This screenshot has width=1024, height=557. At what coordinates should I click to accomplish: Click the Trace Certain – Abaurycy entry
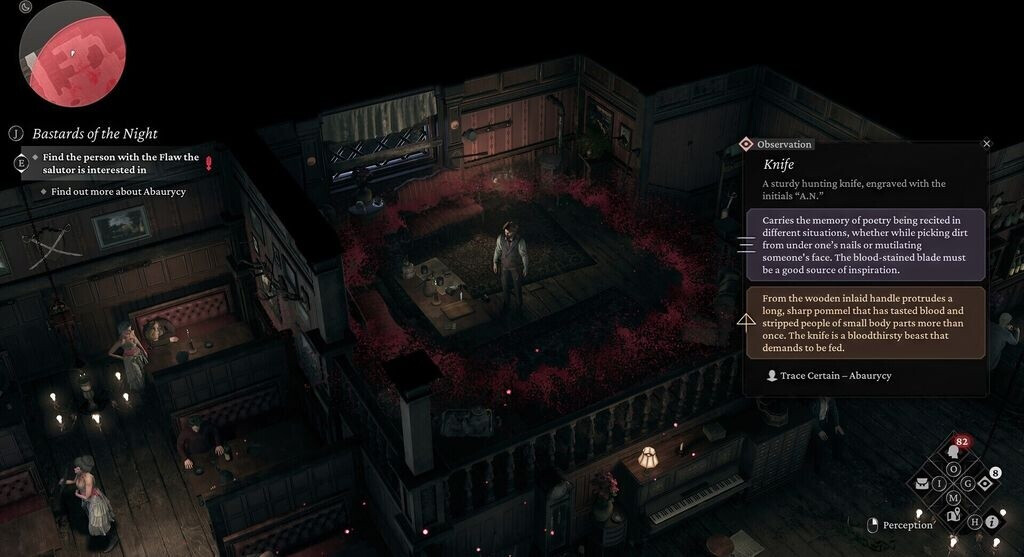point(829,375)
